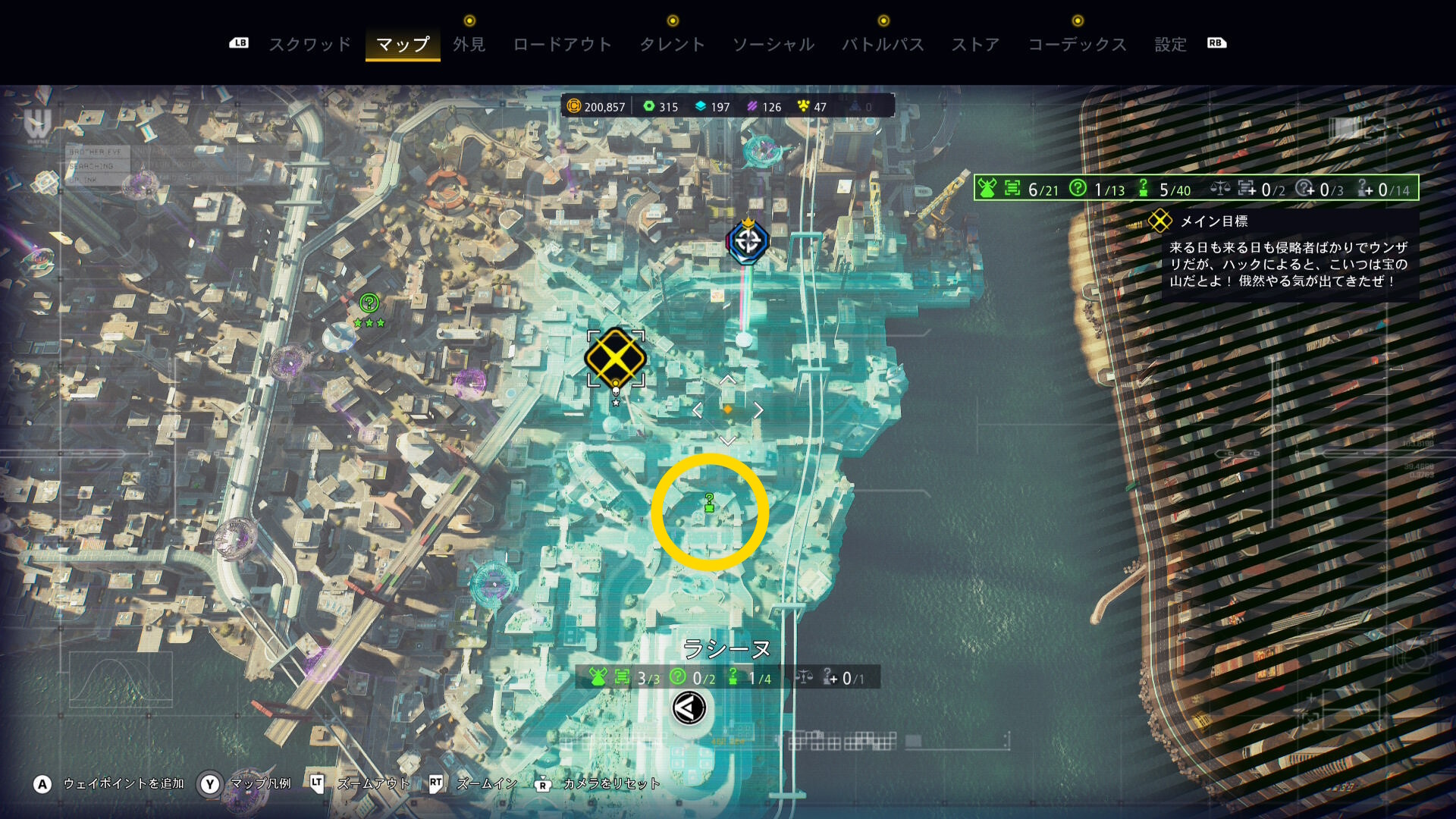Viewport: 1456px width, 819px height.
Task: Open the ロードアウト tab
Action: click(562, 45)
